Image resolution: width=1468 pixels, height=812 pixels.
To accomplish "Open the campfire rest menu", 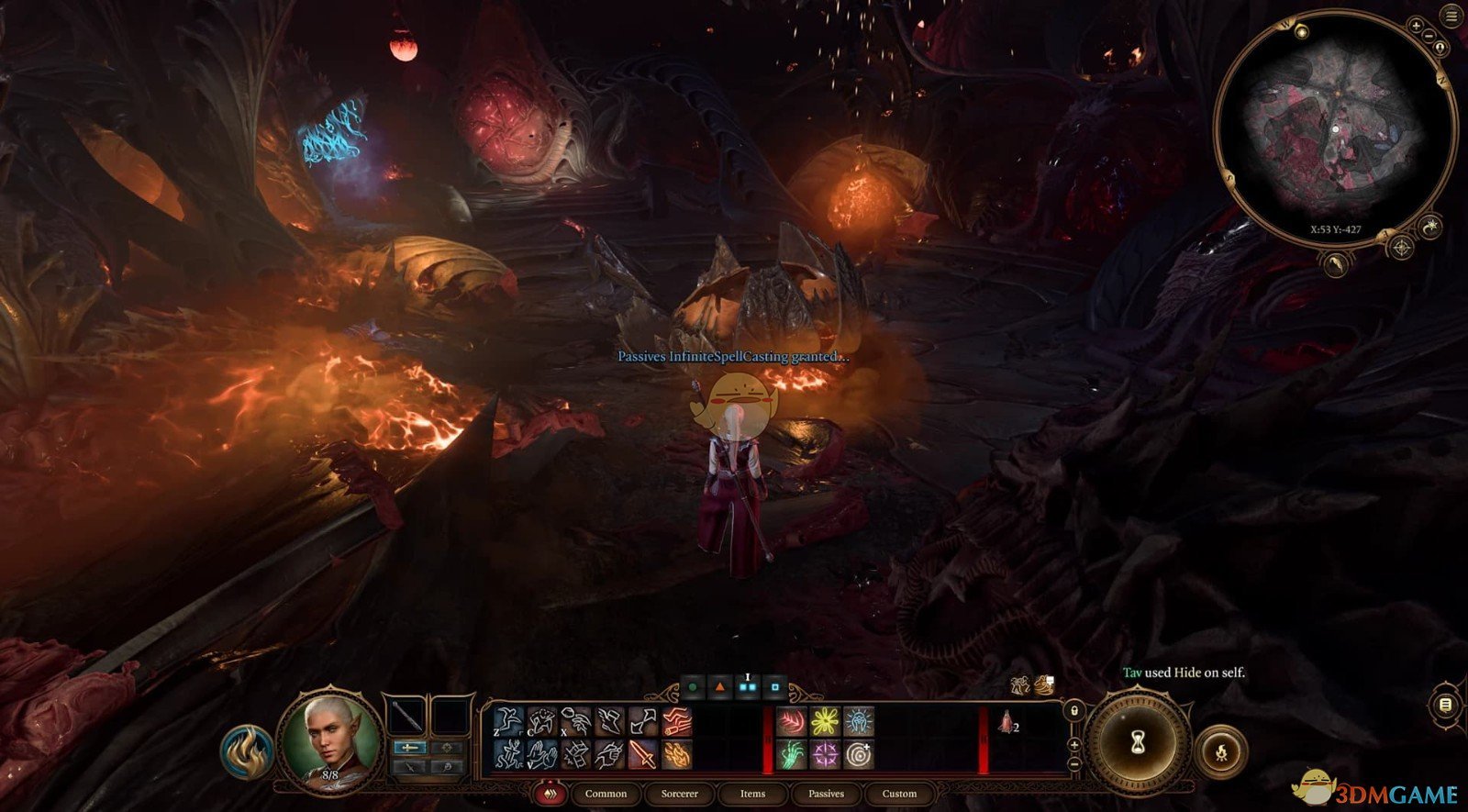I will pos(1221,753).
